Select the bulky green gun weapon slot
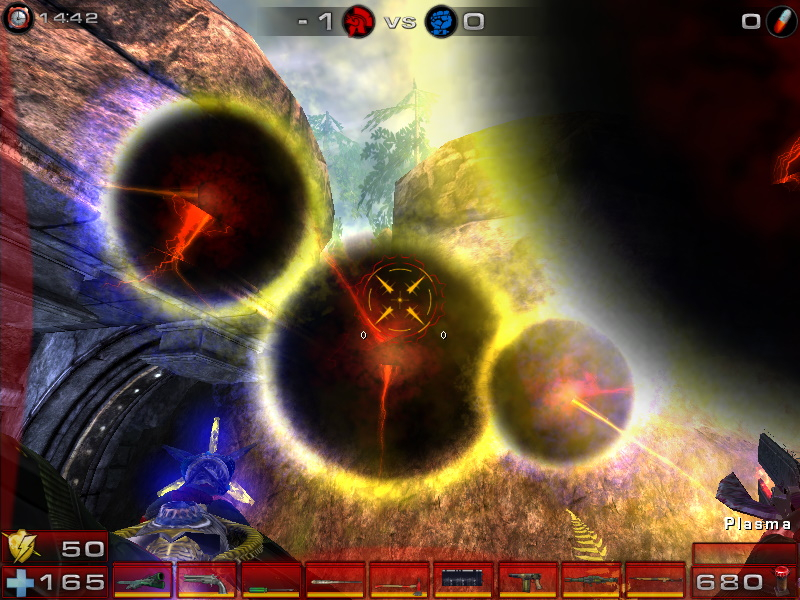Image resolution: width=800 pixels, height=600 pixels. tap(142, 580)
